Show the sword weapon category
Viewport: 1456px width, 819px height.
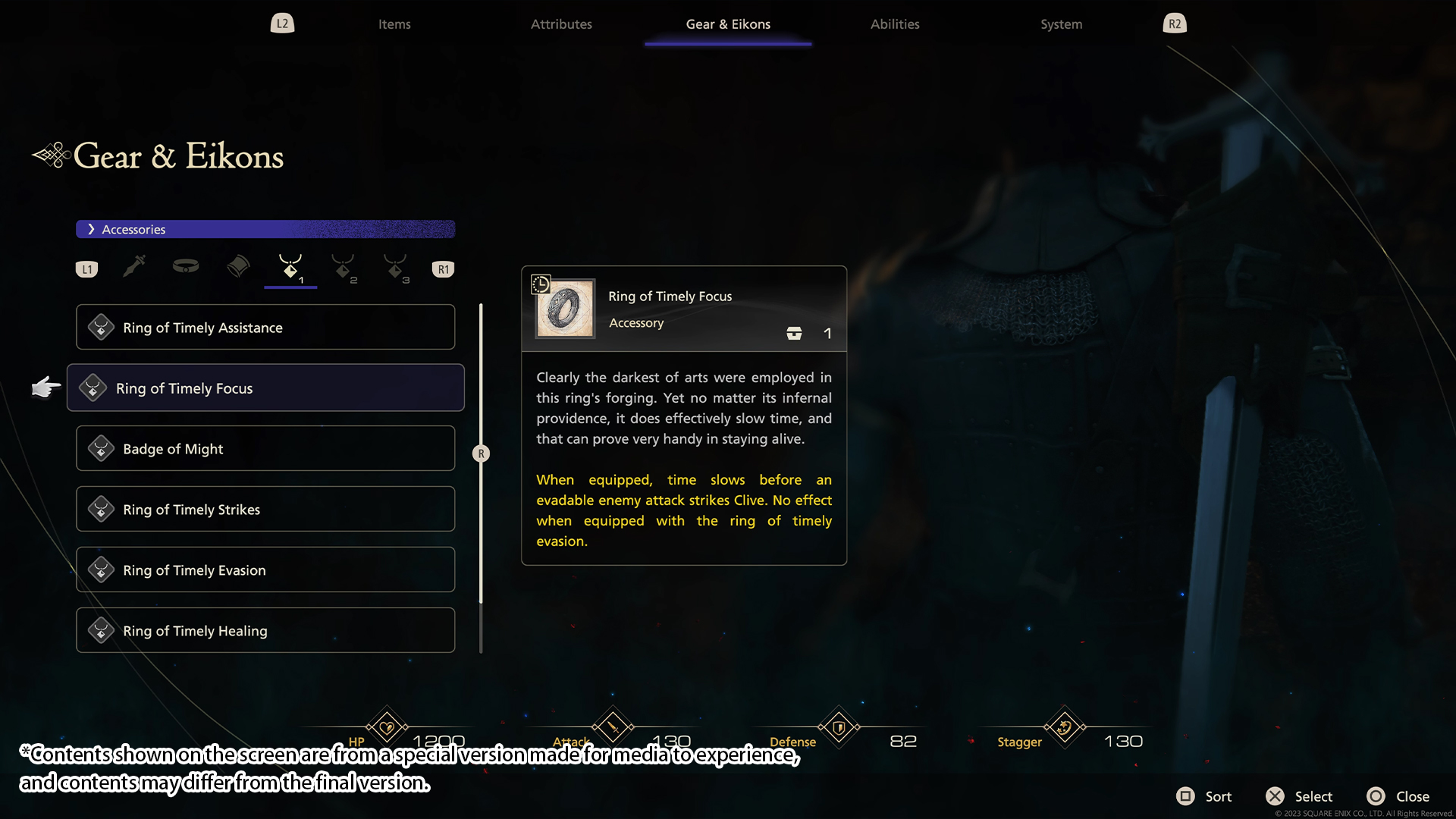click(134, 267)
